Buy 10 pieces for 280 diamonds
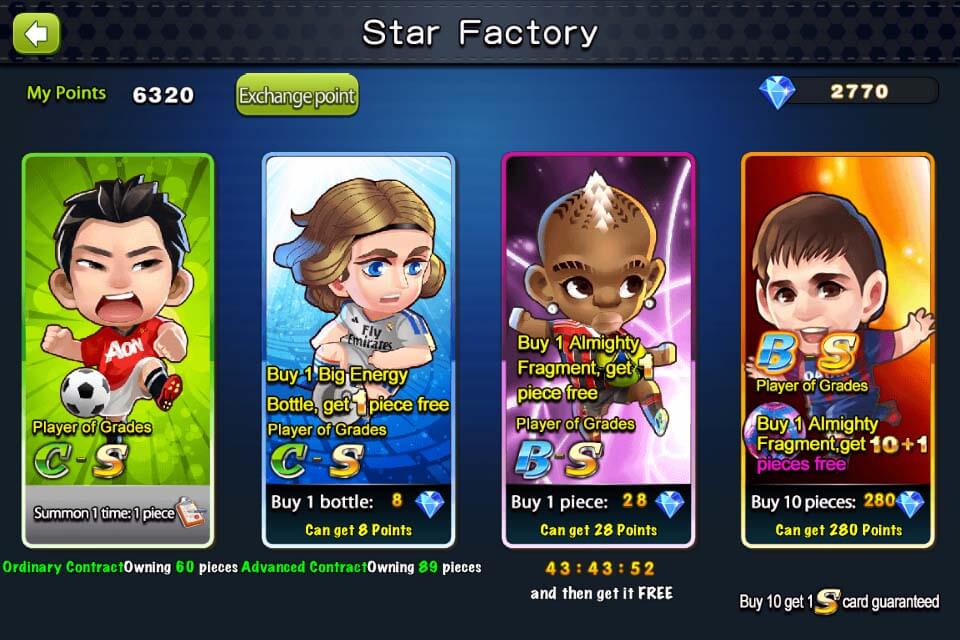The height and width of the screenshot is (640, 960). tap(838, 502)
